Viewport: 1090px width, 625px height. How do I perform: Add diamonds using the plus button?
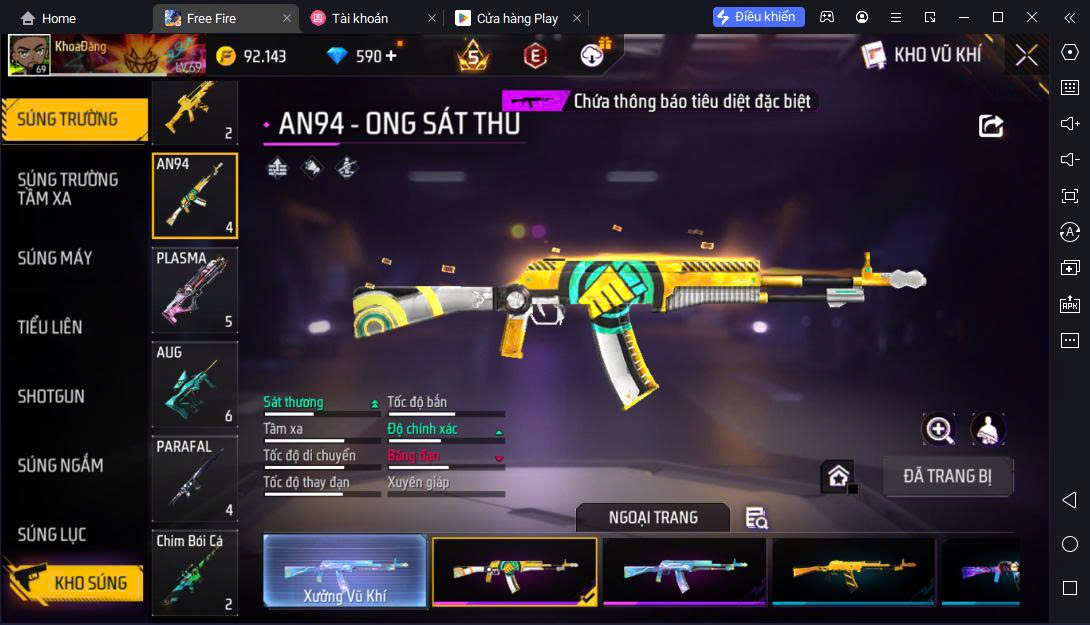click(x=391, y=56)
